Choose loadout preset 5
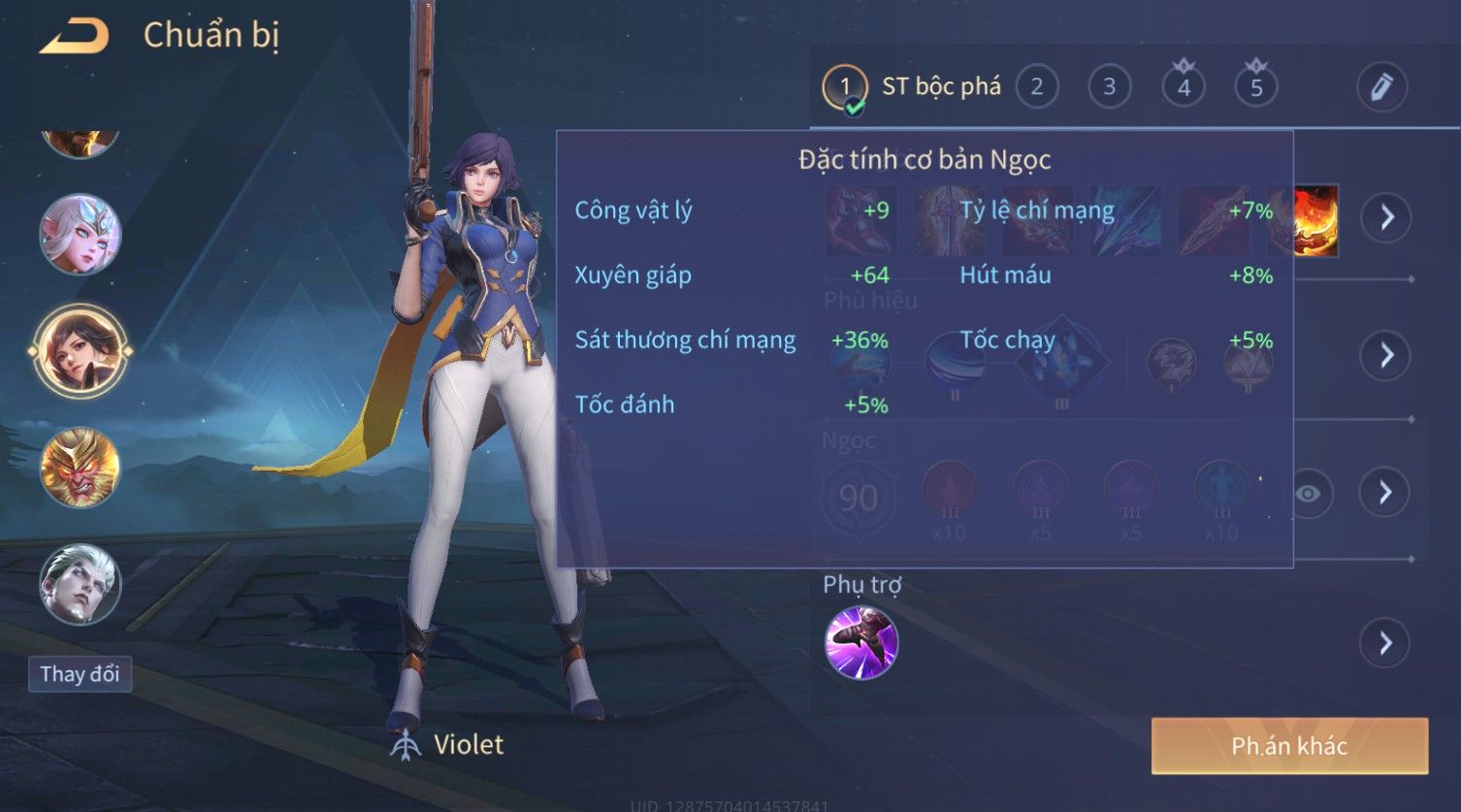This screenshot has width=1461, height=812. pyautogui.click(x=1256, y=87)
